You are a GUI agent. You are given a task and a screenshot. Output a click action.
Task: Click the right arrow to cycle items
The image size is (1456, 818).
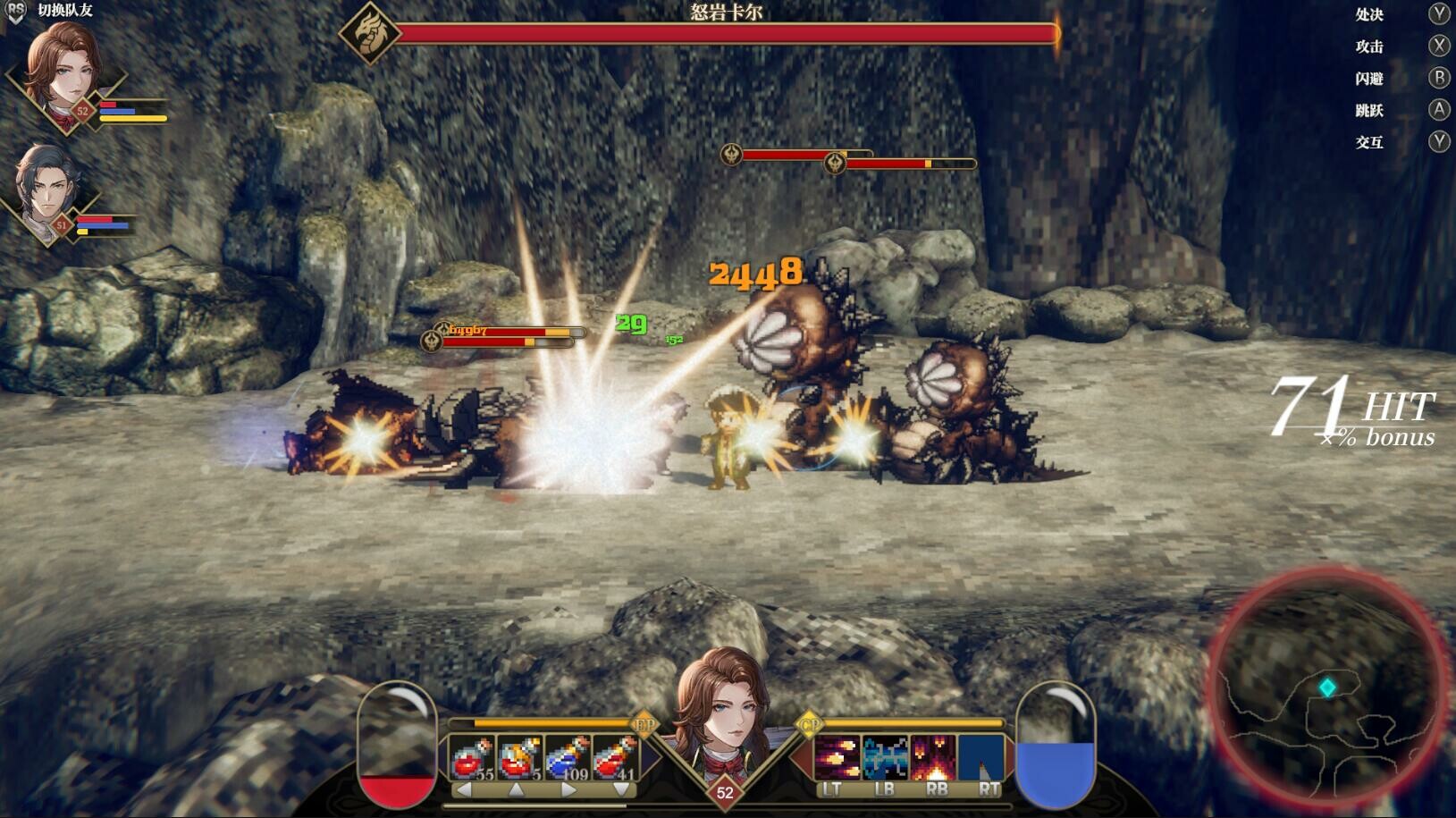(569, 790)
